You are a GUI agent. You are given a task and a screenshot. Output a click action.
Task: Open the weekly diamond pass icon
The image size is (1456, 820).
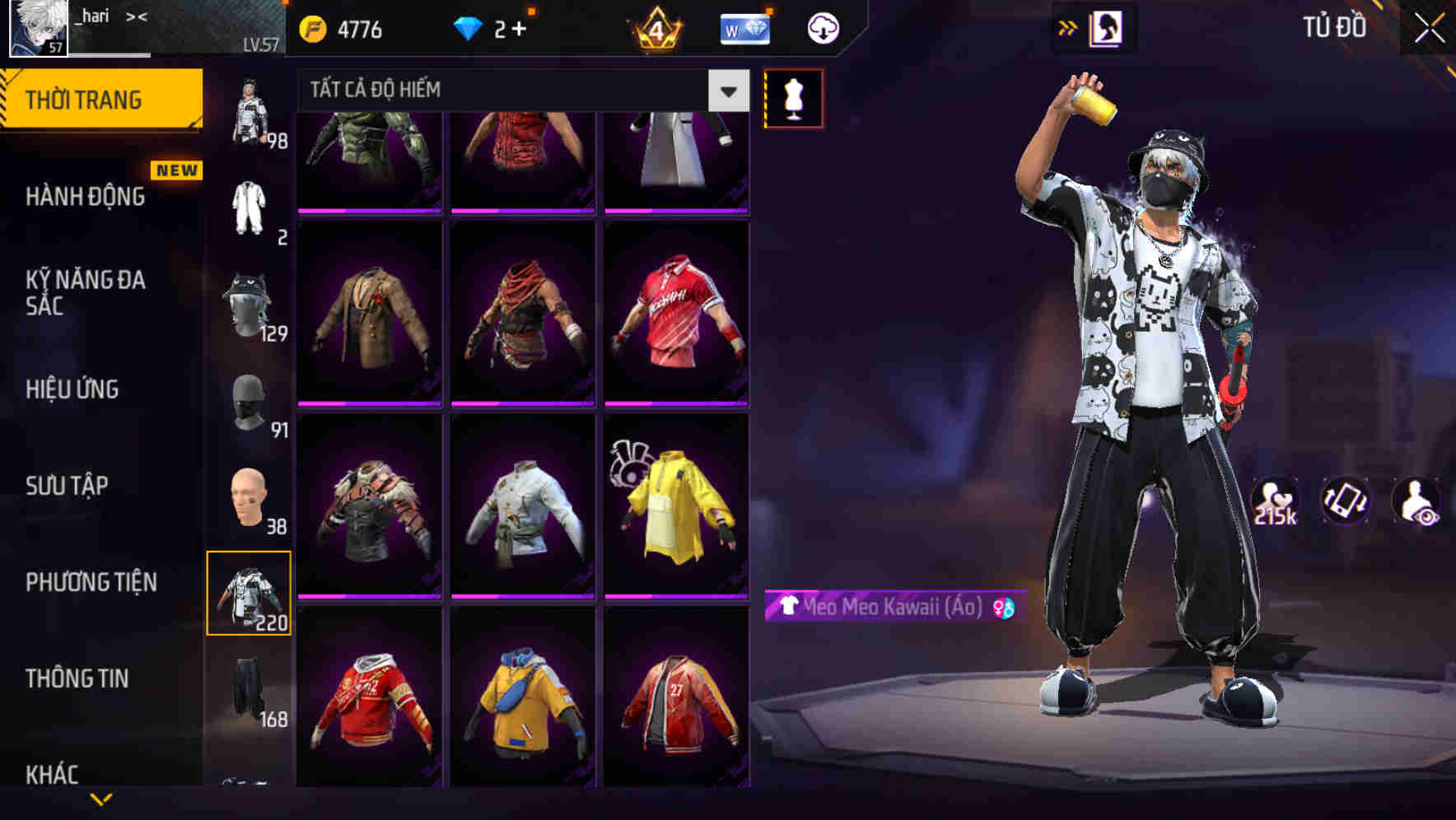coord(744,27)
